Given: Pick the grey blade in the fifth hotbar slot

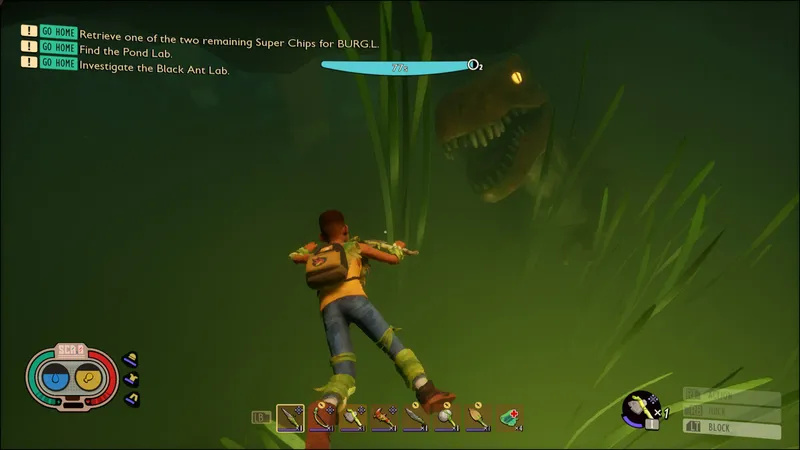Looking at the screenshot, I should tap(415, 417).
